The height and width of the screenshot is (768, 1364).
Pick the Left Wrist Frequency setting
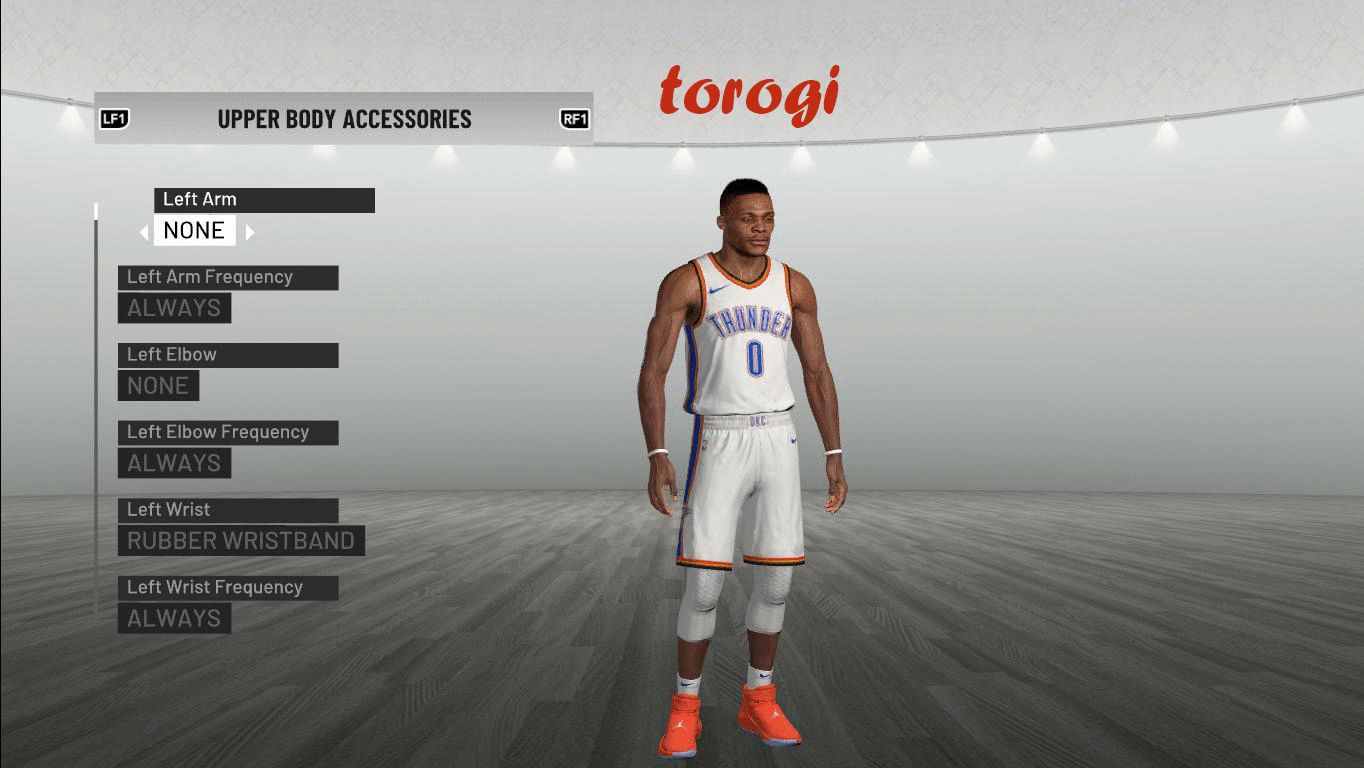click(x=175, y=618)
